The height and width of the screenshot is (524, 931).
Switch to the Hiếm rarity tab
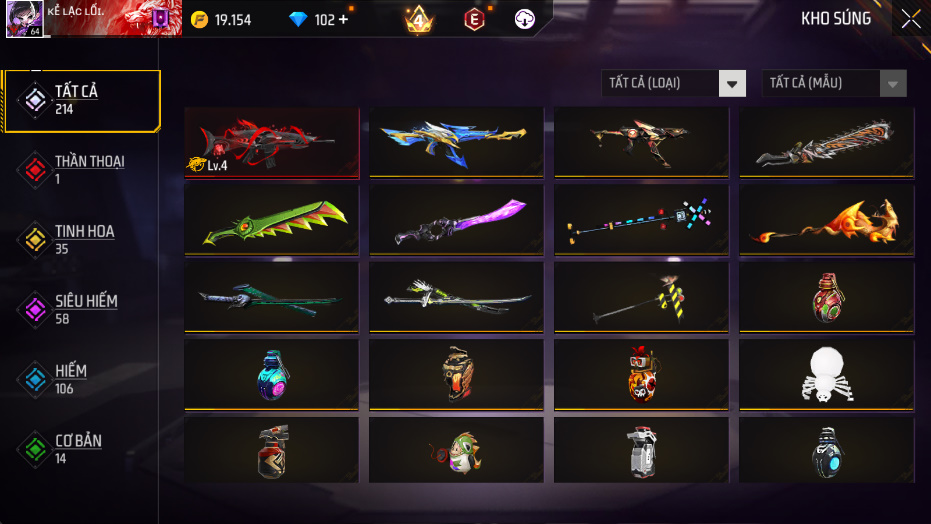[x=80, y=378]
